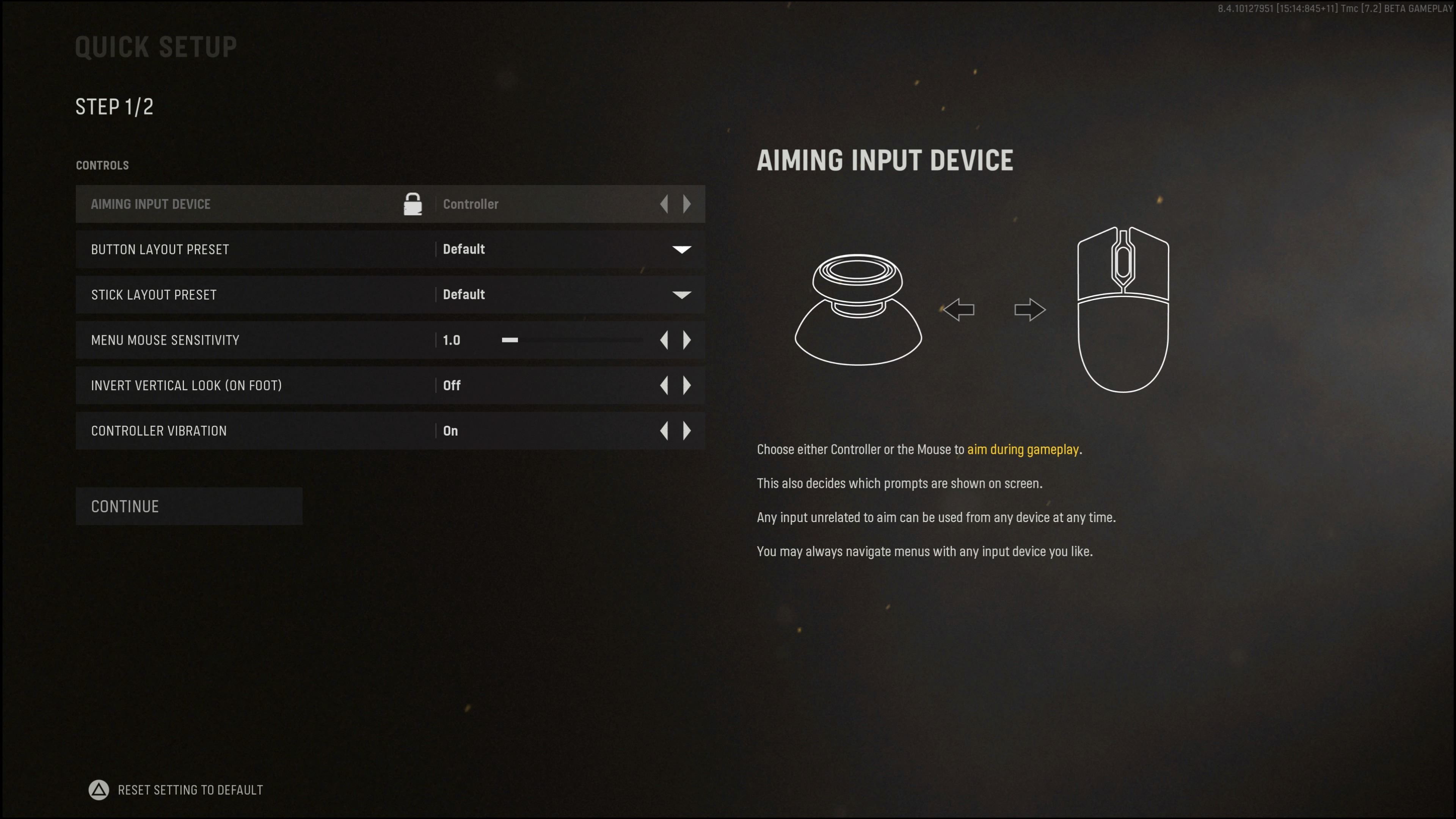Toggle Invert Vertical Look using right arrow

[x=687, y=386]
